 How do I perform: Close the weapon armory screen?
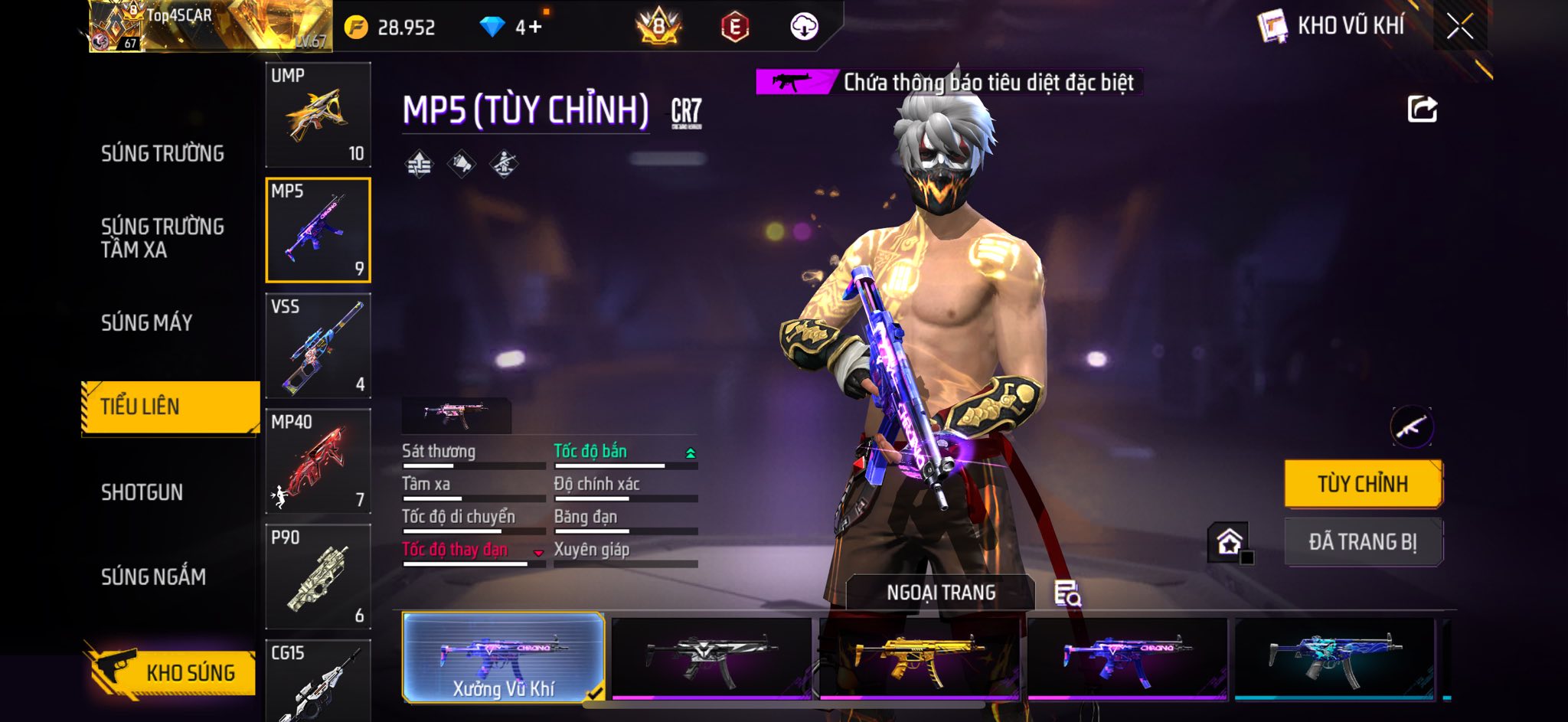(x=1459, y=27)
